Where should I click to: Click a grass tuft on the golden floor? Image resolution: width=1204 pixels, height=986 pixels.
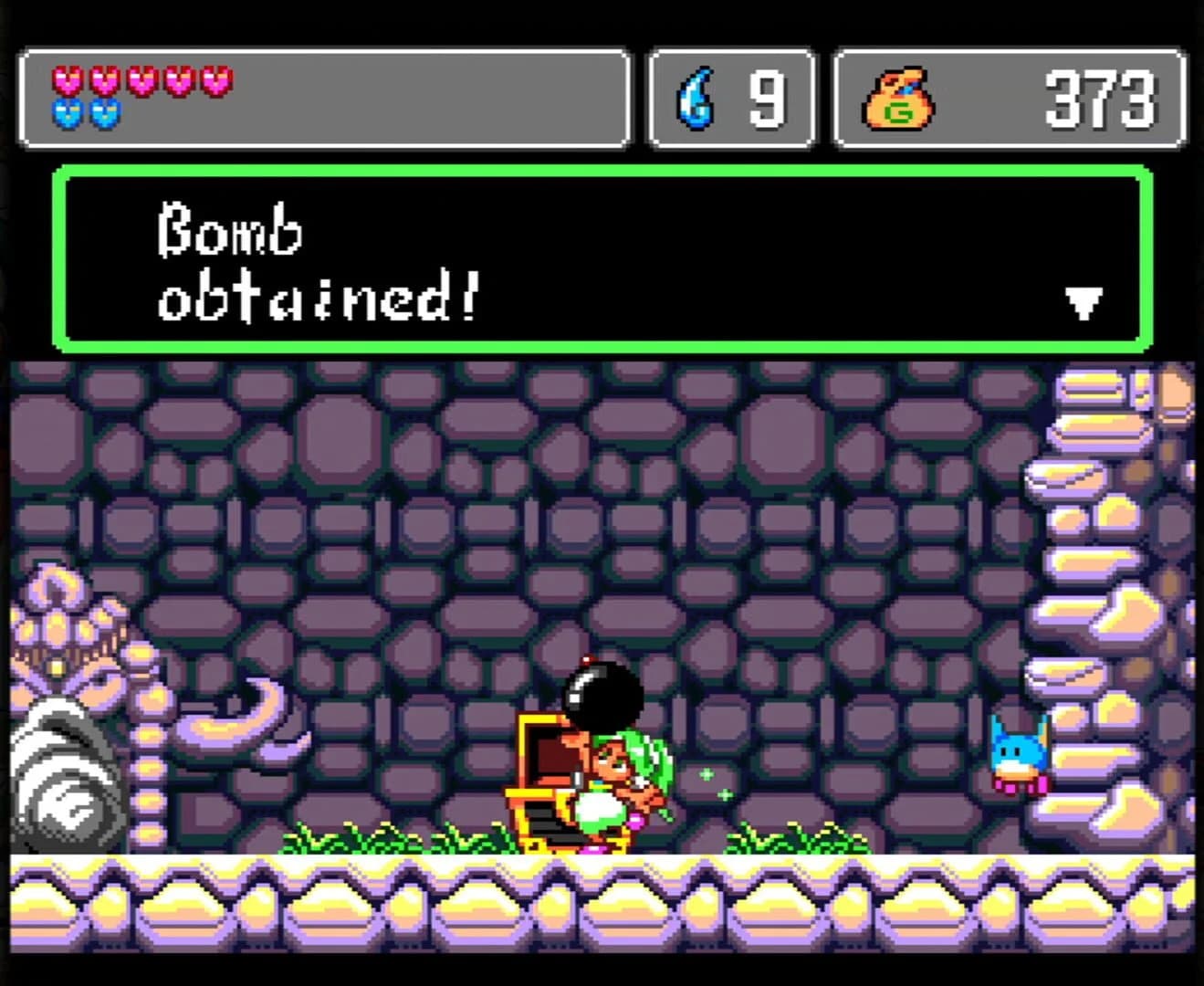pyautogui.click(x=785, y=835)
